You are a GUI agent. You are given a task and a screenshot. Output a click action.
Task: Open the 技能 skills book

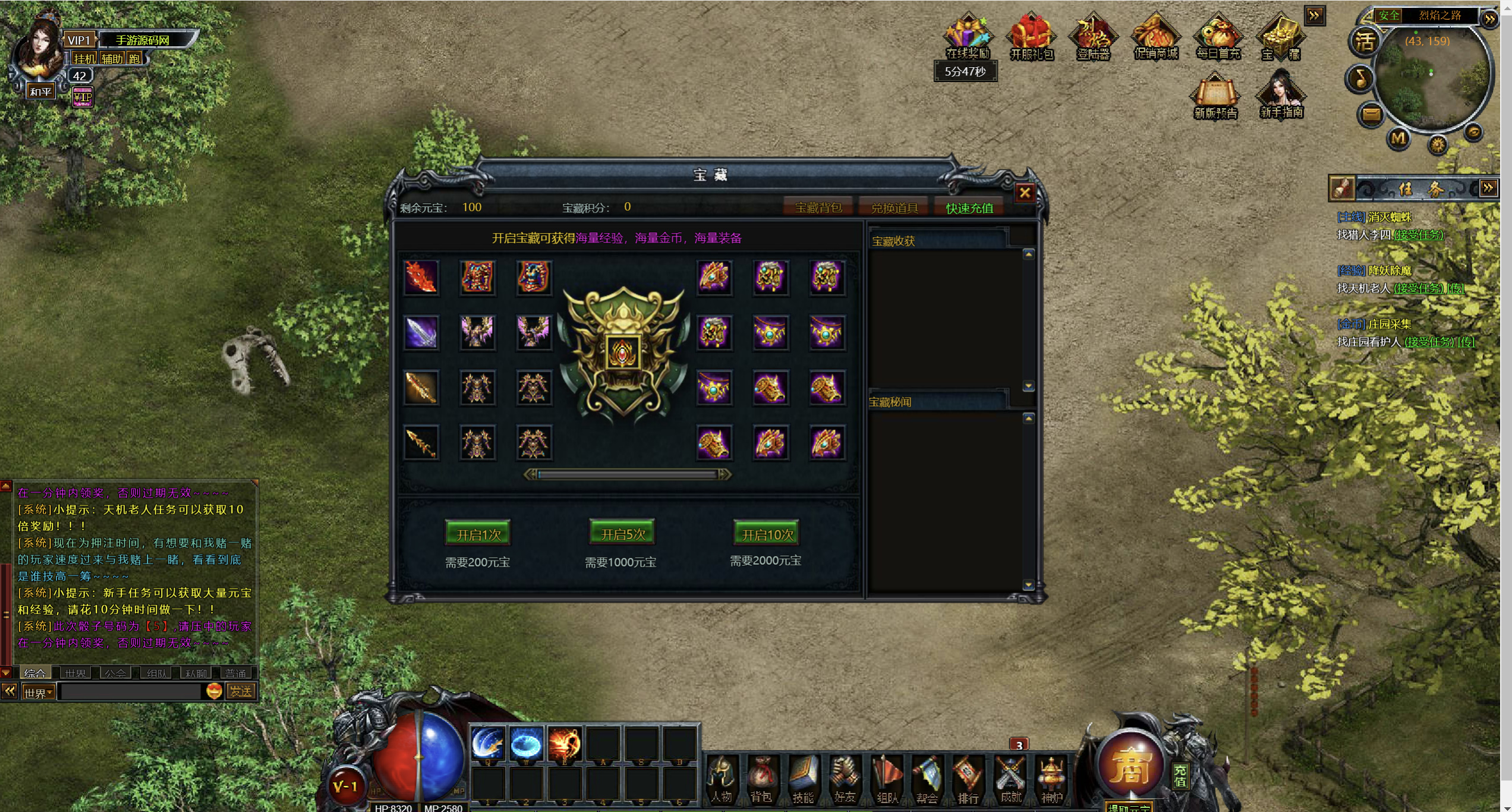tap(803, 779)
